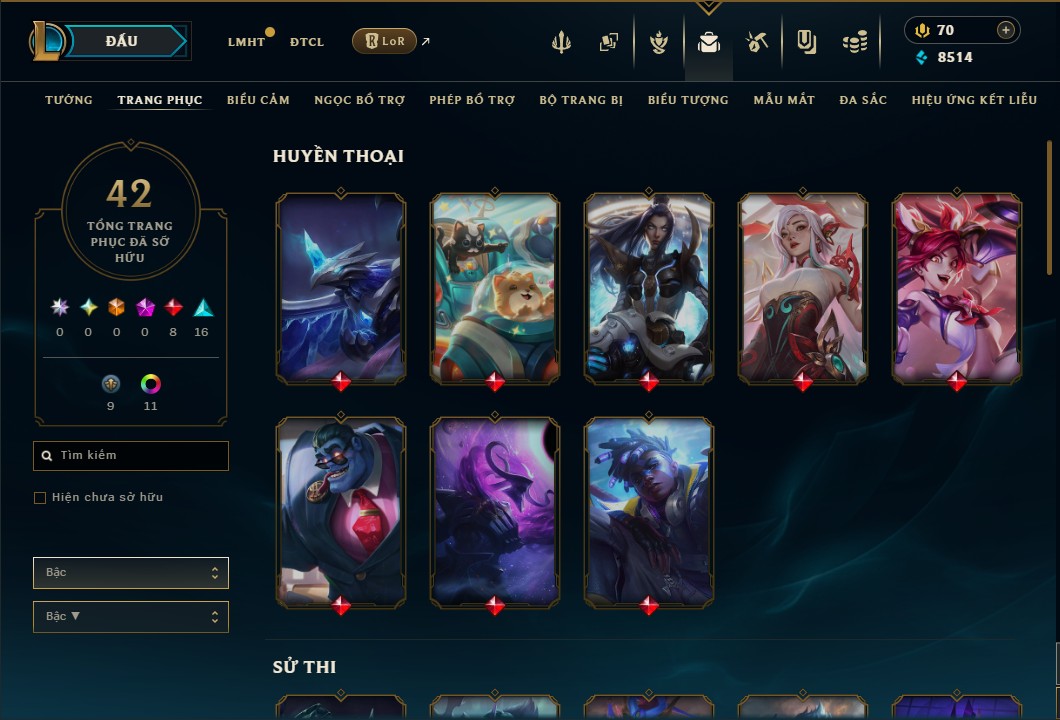Open the NGỌC BỔ TRỢ tab
1060x720 pixels.
359,100
